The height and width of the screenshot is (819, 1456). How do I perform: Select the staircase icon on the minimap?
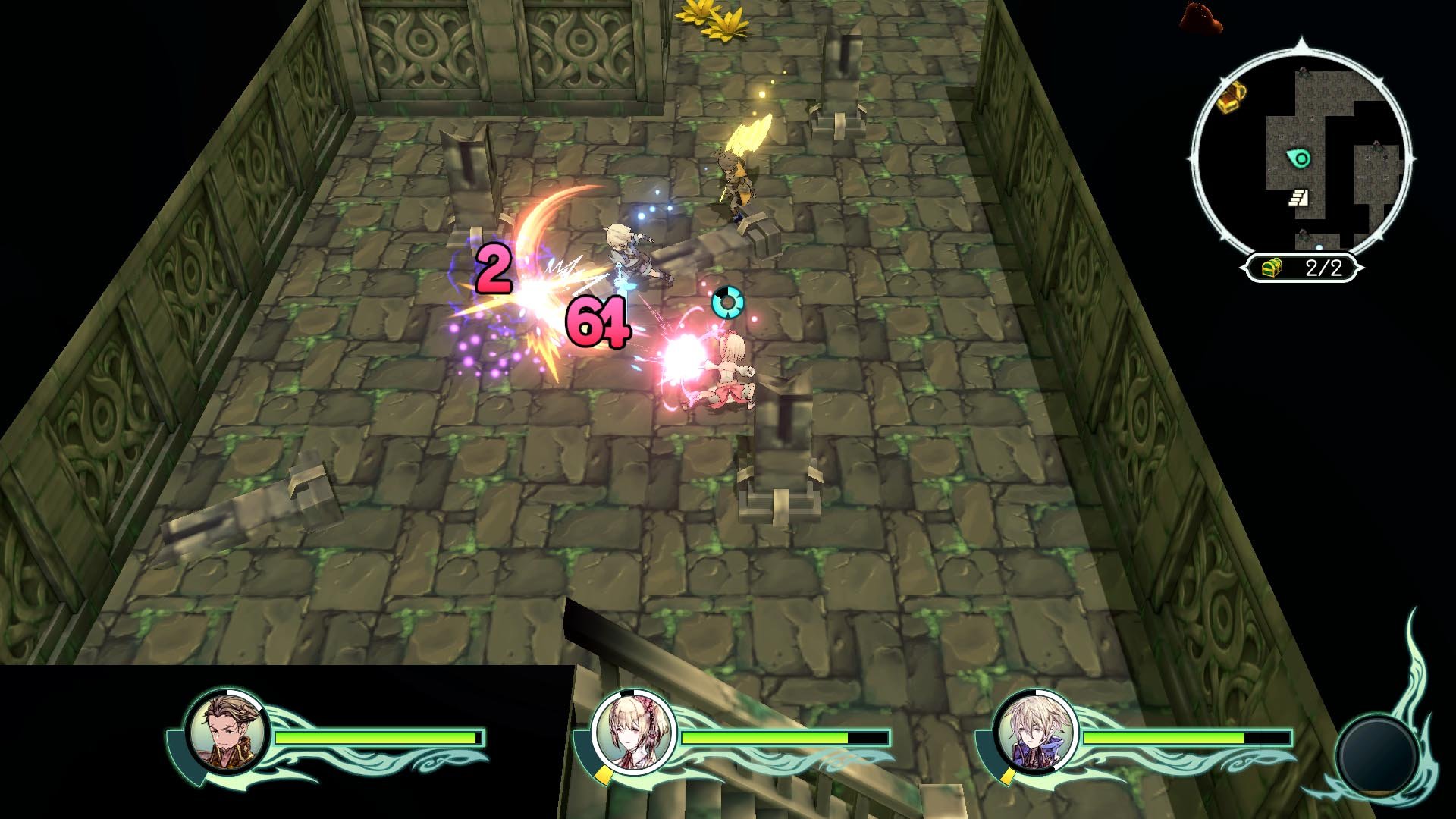coord(1300,196)
